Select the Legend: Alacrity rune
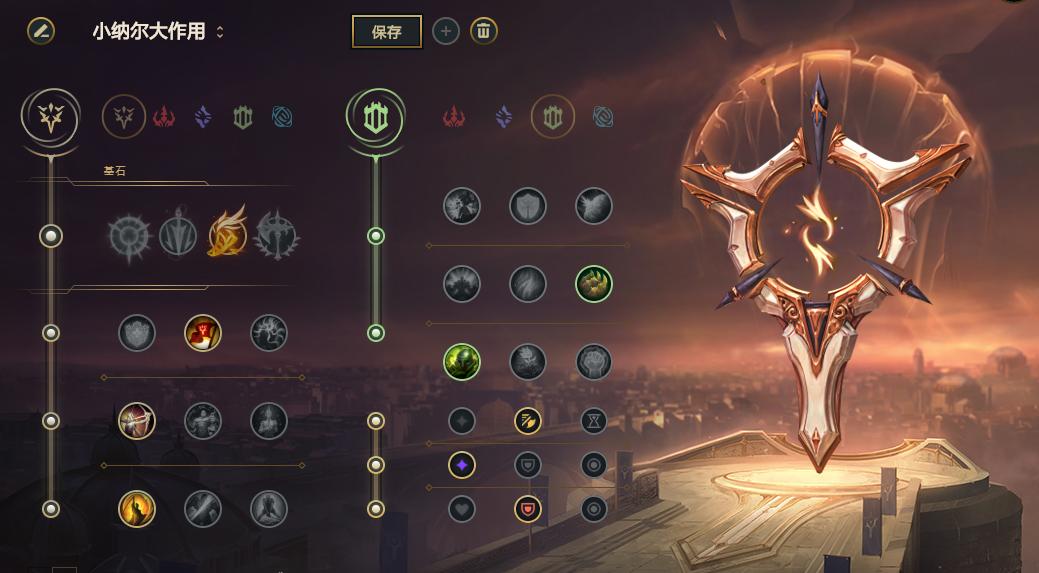Image resolution: width=1039 pixels, height=573 pixels. (x=137, y=421)
